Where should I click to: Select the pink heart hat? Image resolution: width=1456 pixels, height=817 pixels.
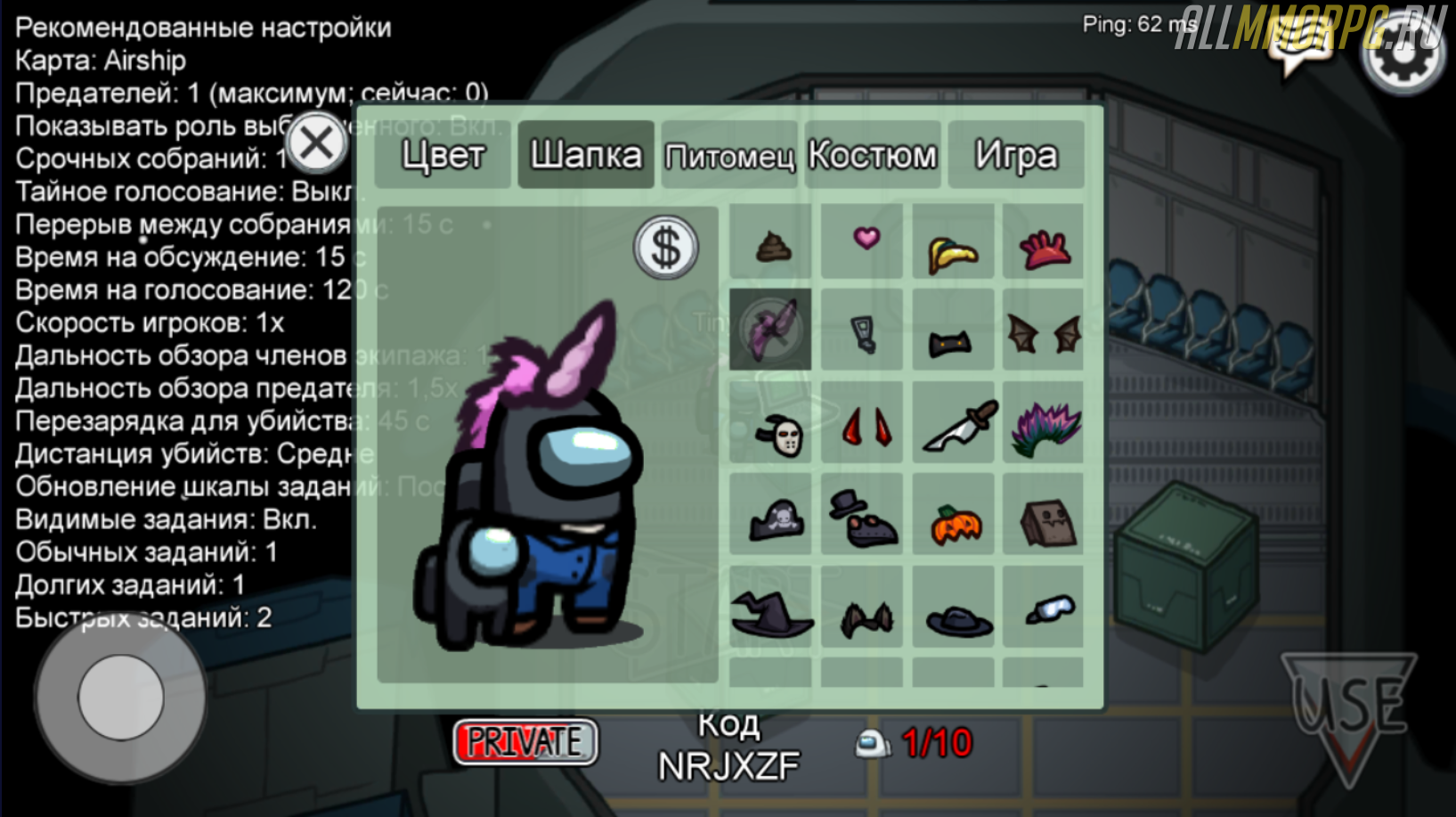click(866, 239)
